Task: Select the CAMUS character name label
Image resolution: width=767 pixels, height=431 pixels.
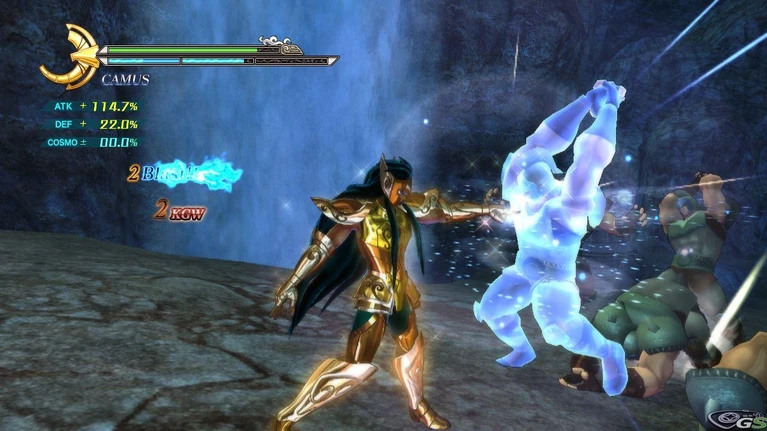Action: [x=125, y=79]
